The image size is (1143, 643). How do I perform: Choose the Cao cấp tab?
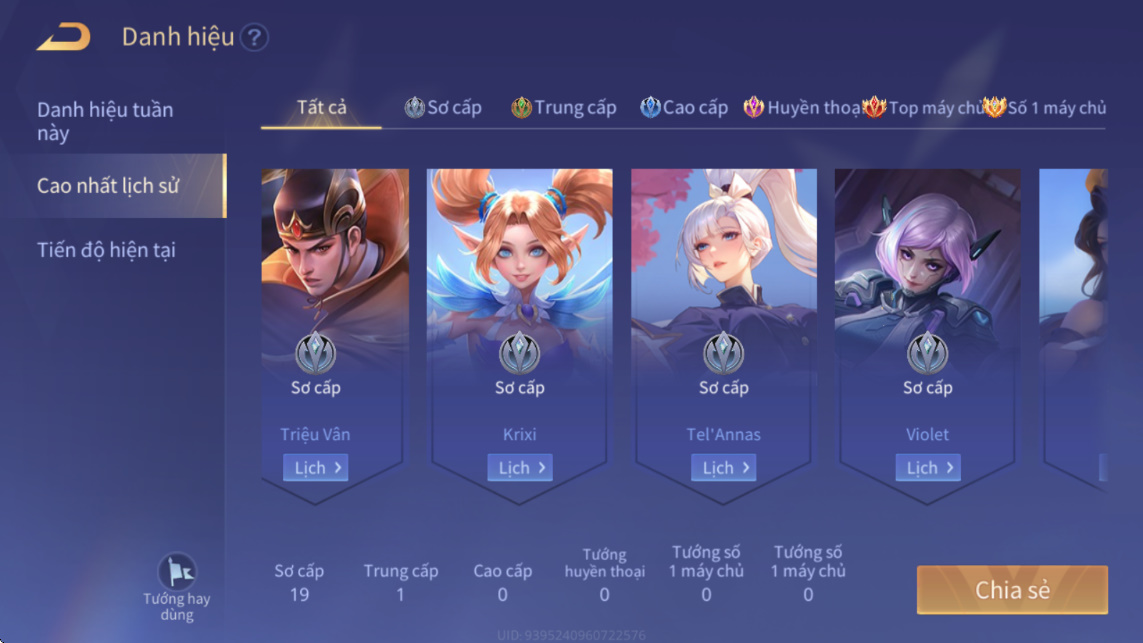(684, 108)
